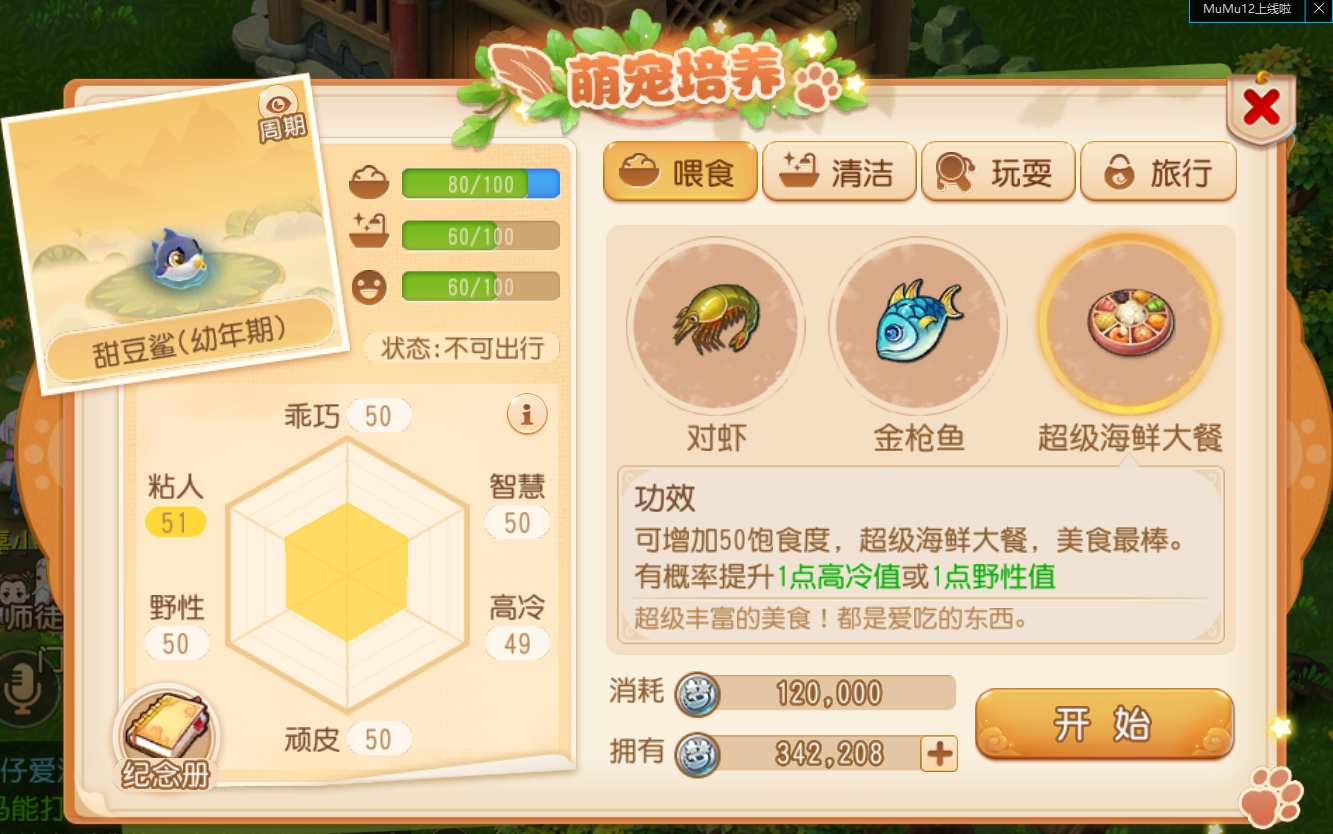This screenshot has width=1333, height=834.
Task: Click the info (i) icon above the stats chart
Action: point(527,415)
